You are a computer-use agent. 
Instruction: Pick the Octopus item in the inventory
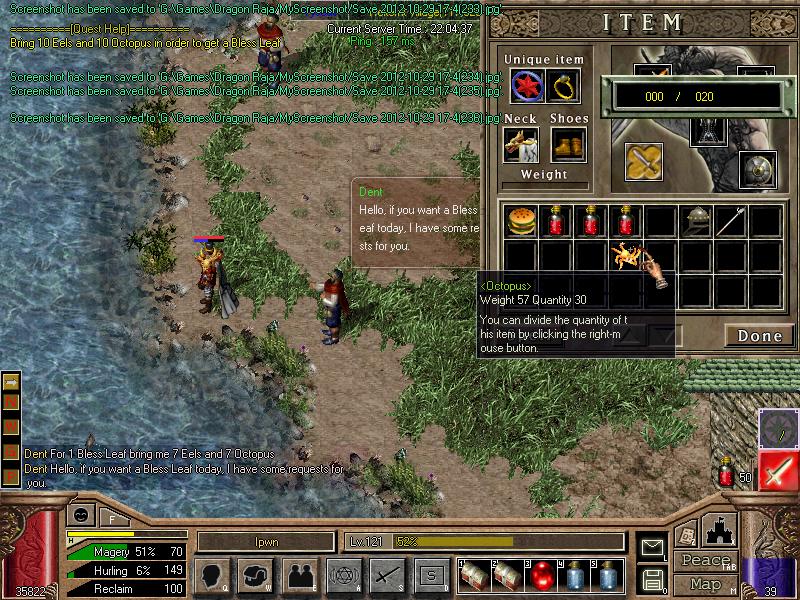coord(628,256)
